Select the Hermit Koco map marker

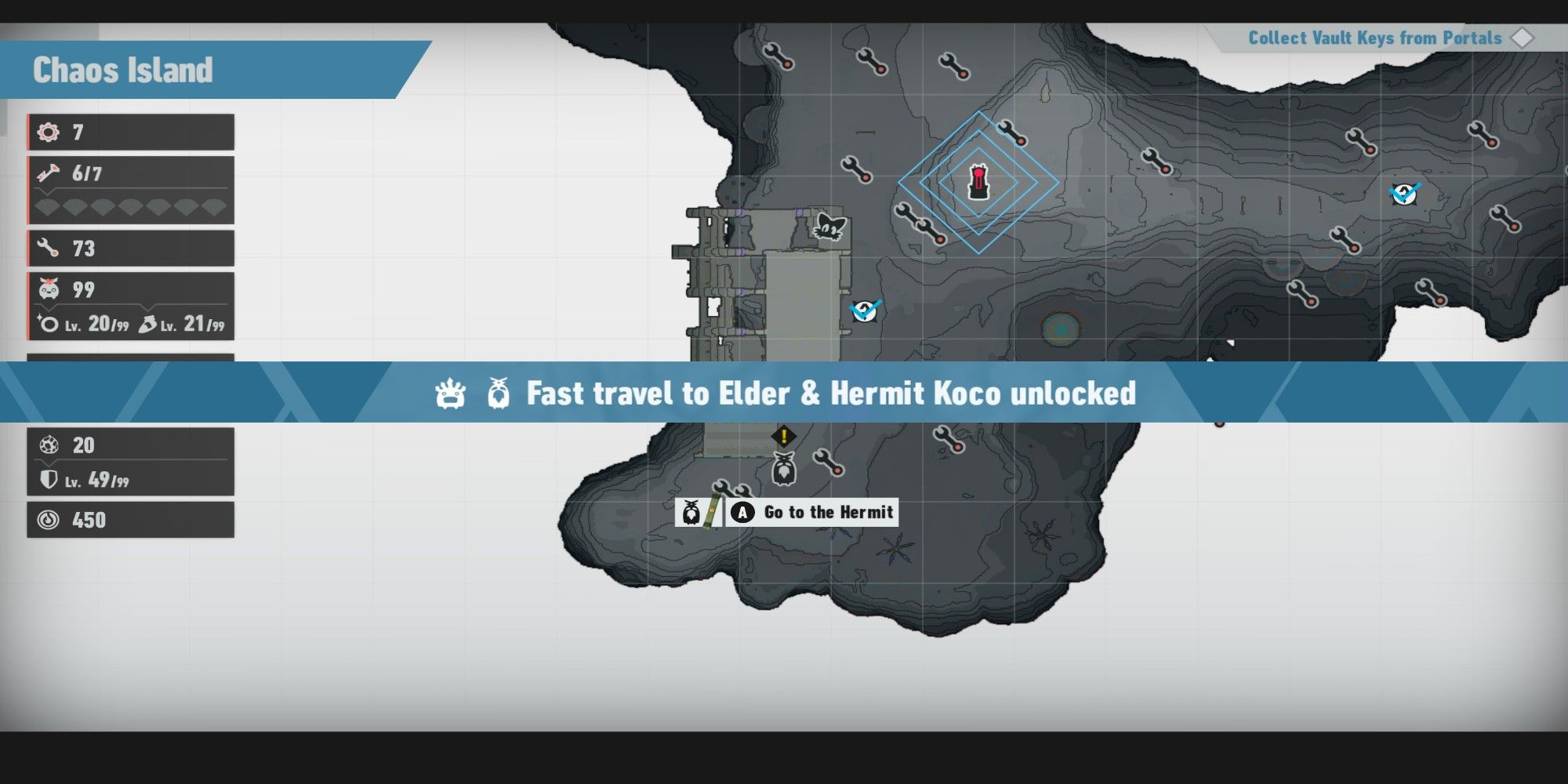783,469
